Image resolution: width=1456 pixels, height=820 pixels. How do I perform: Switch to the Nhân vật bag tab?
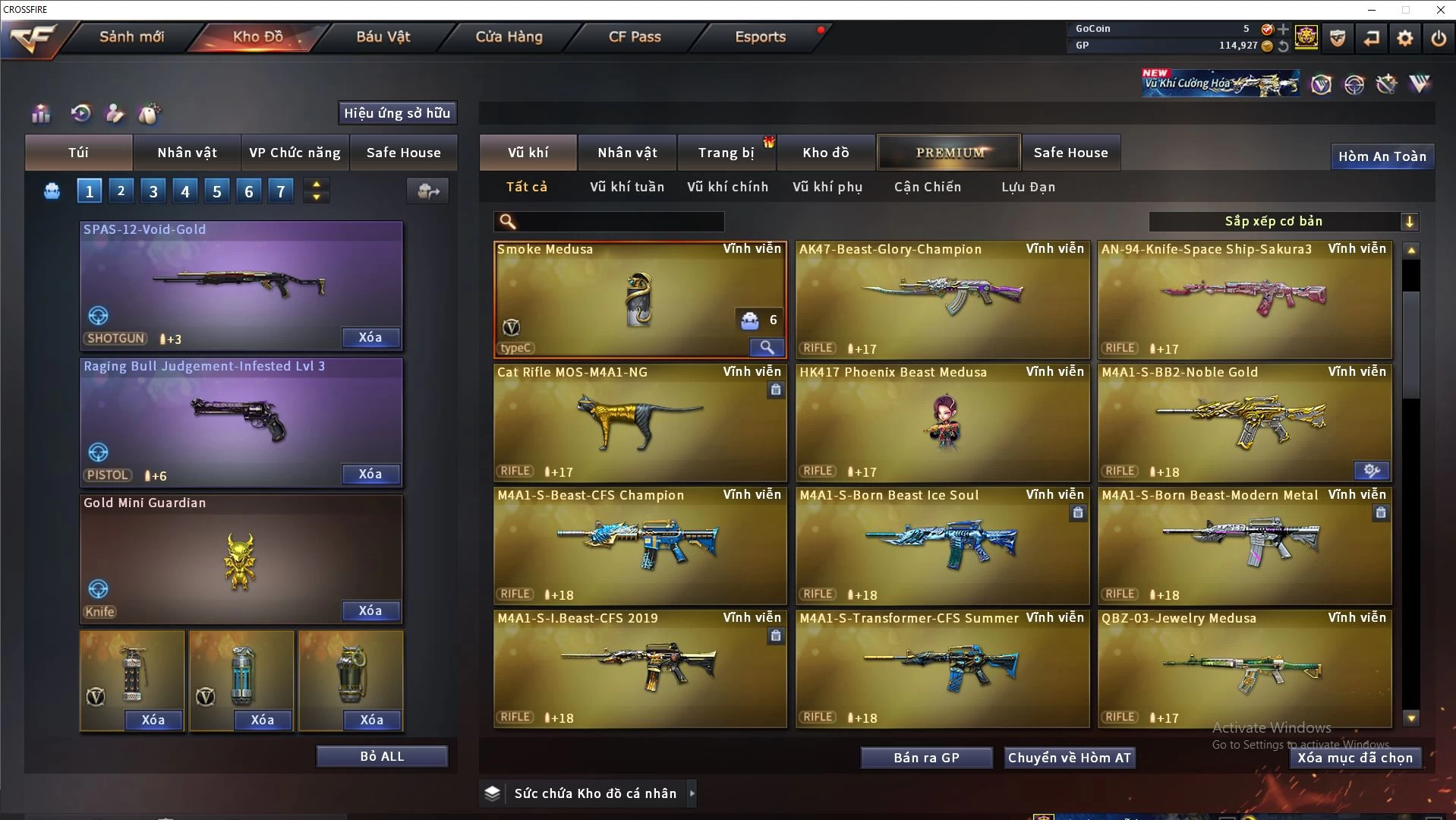tap(187, 153)
